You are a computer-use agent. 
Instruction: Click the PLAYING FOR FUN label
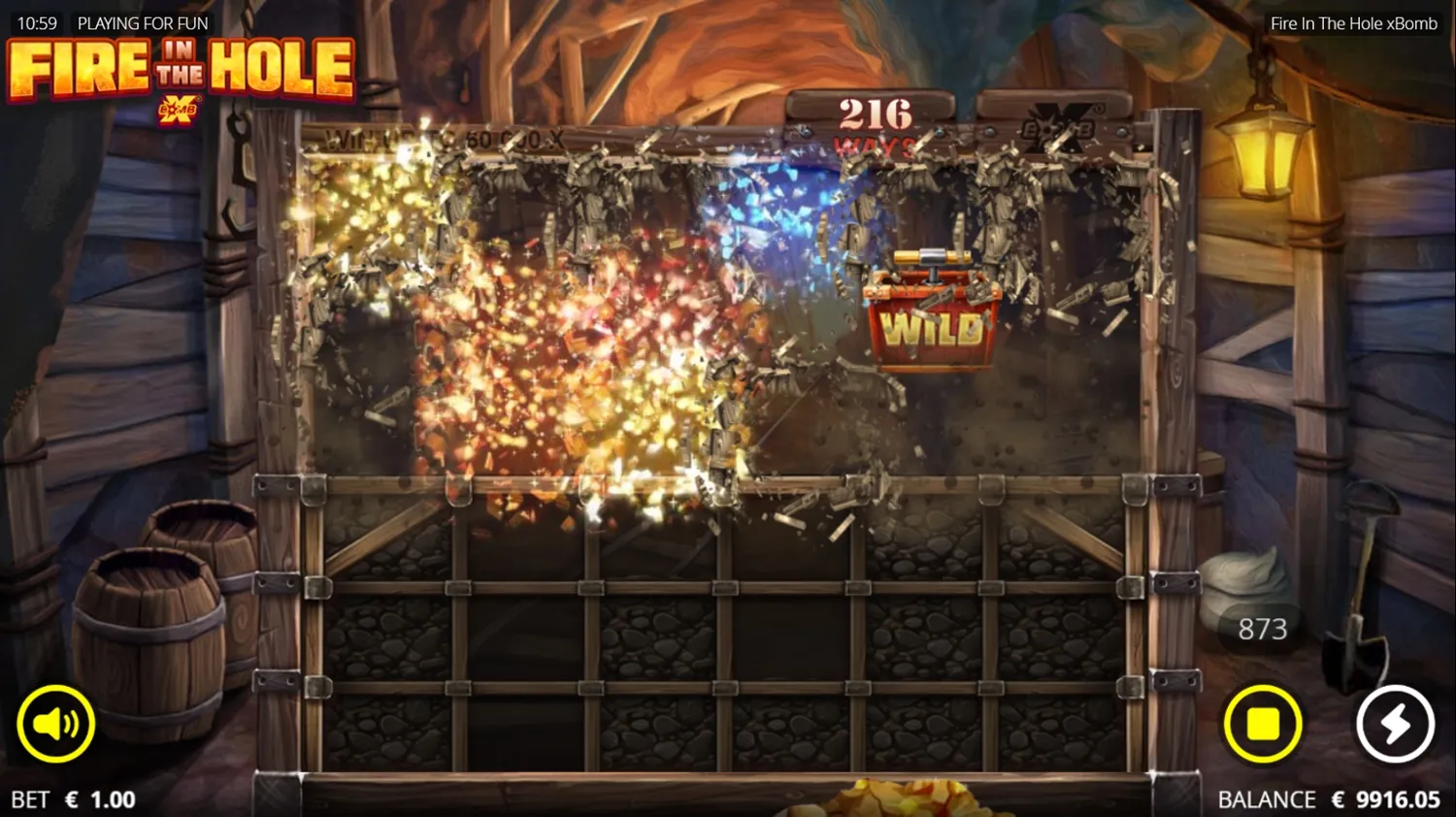(x=143, y=22)
